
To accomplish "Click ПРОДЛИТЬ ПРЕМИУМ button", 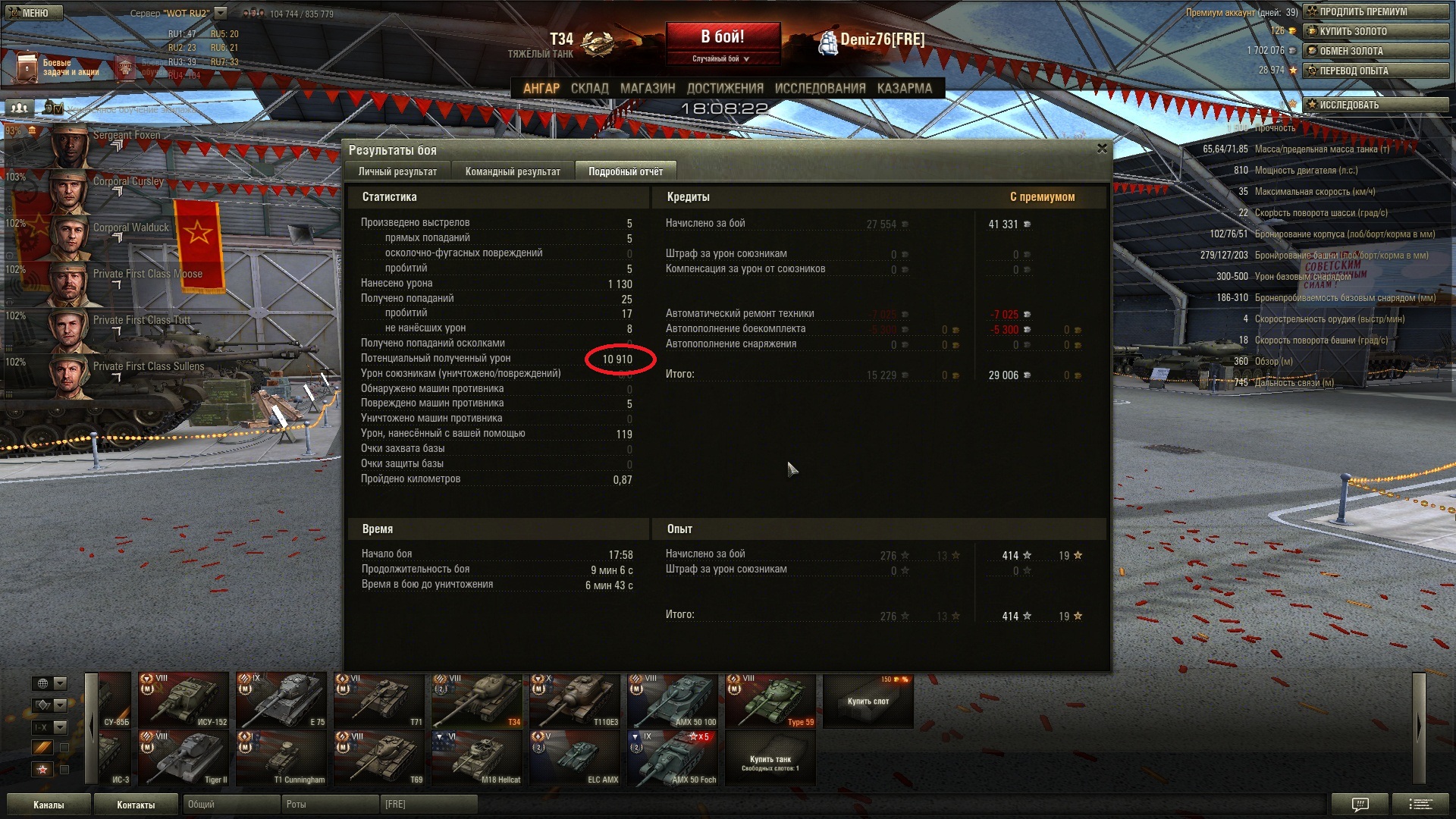I will pos(1375,11).
